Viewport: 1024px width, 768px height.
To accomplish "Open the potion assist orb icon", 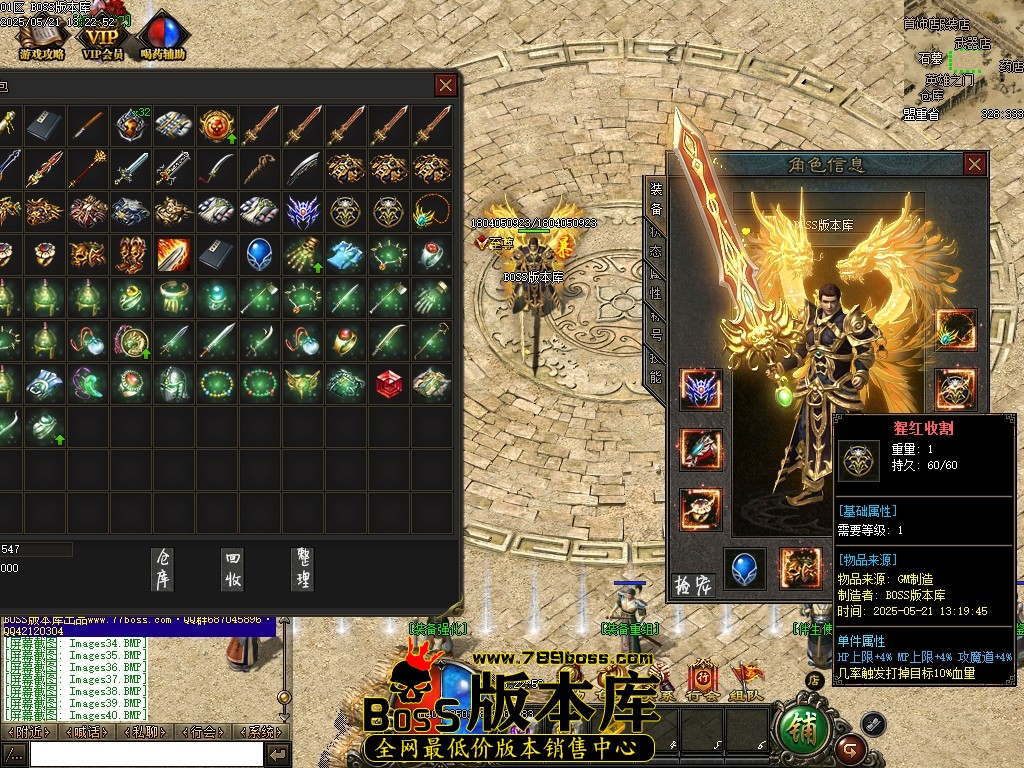I will pos(162,36).
